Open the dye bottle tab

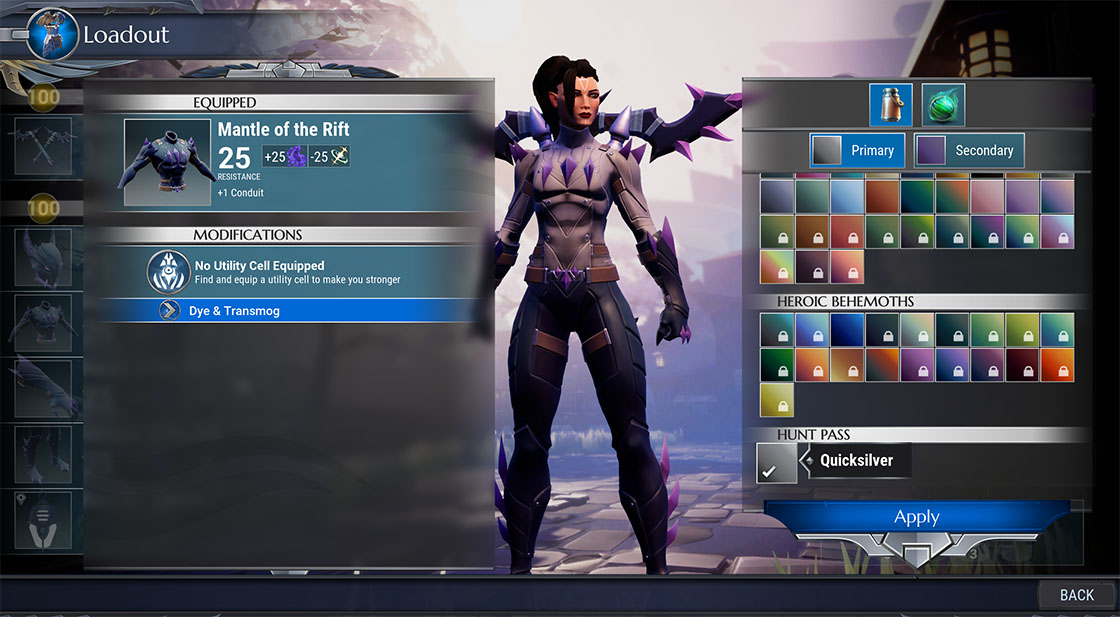(x=890, y=105)
